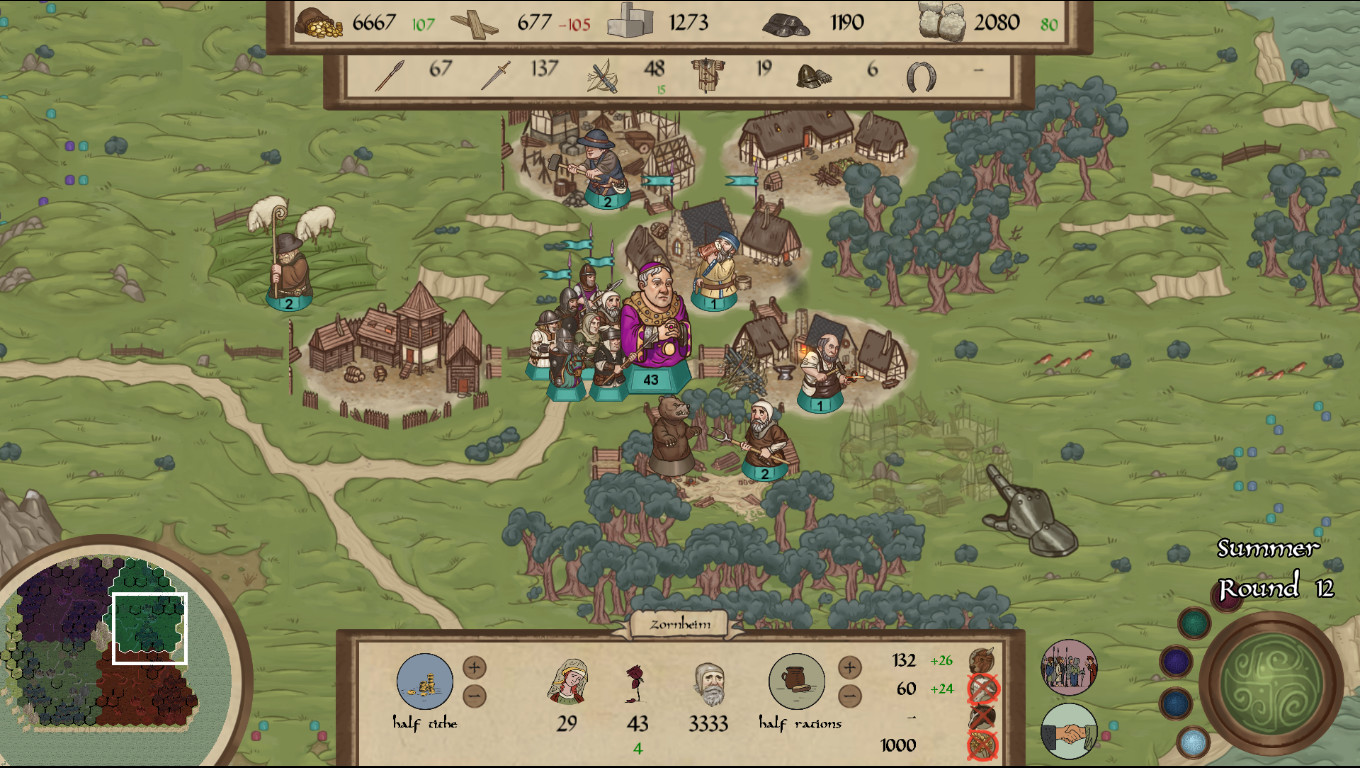The width and height of the screenshot is (1360, 768).
Task: Decrease half rations with the minus control
Action: (850, 695)
